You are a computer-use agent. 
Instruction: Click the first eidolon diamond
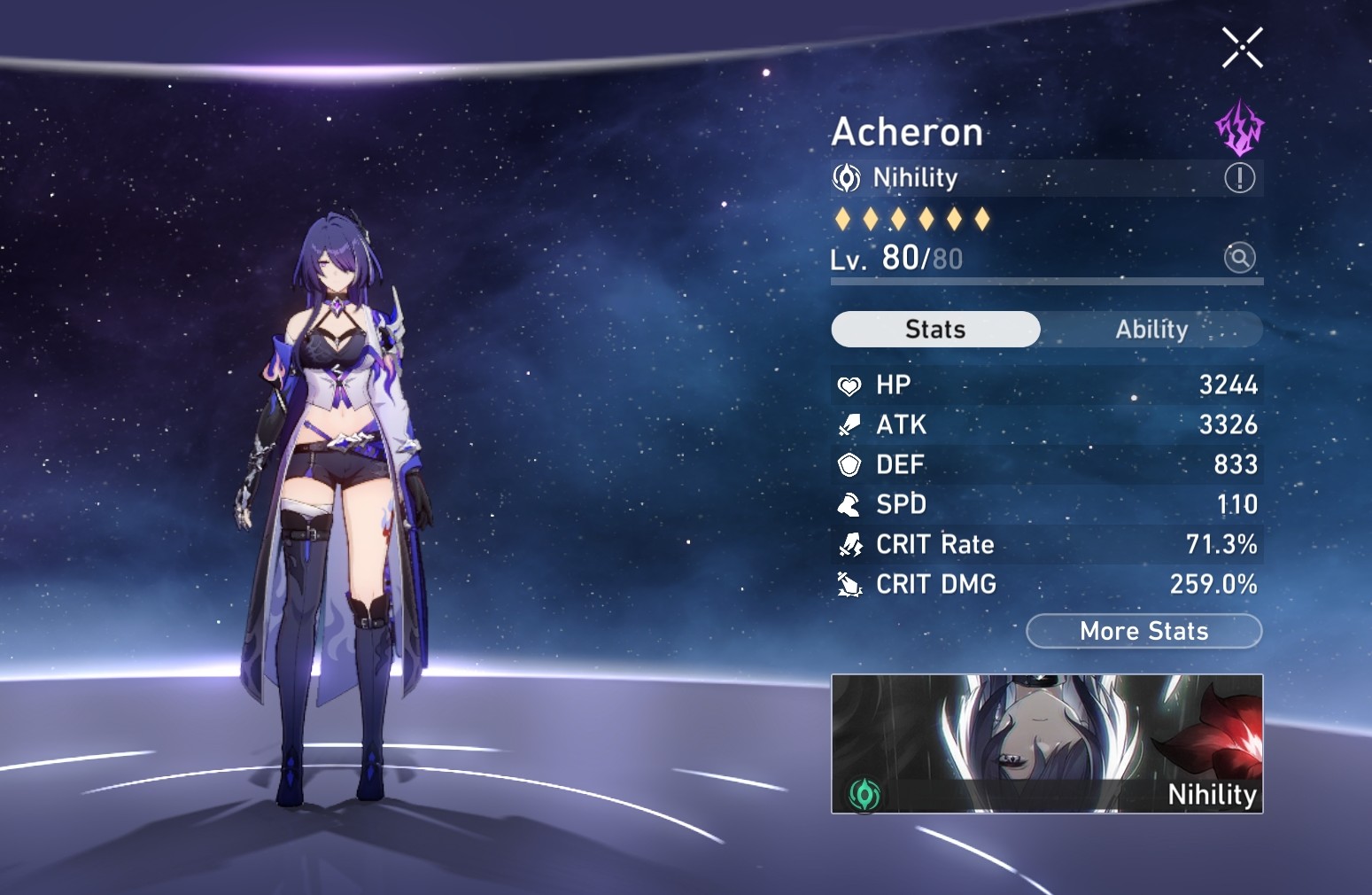pyautogui.click(x=841, y=218)
